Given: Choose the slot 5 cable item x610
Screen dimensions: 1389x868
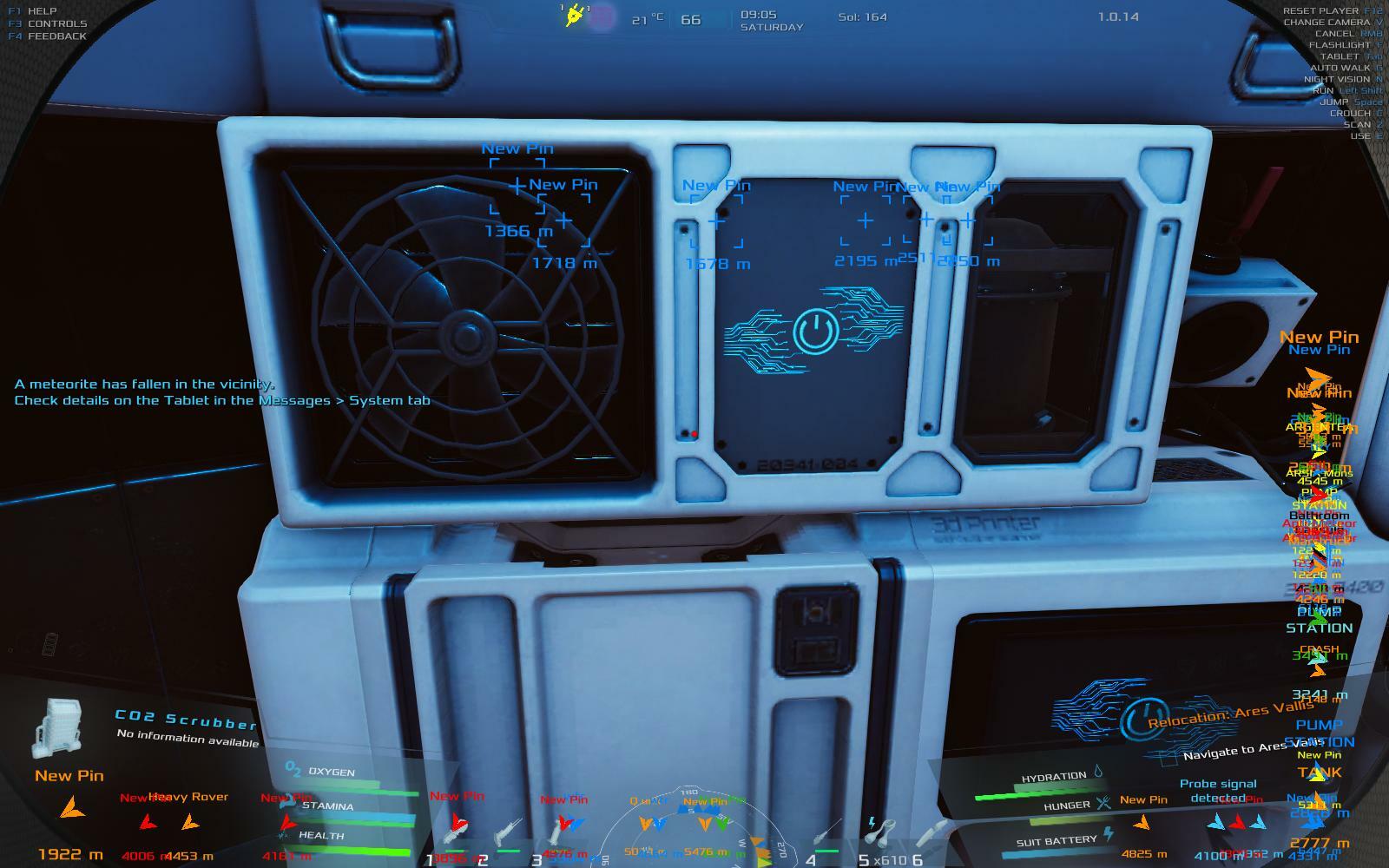Looking at the screenshot, I should pyautogui.click(x=880, y=834).
